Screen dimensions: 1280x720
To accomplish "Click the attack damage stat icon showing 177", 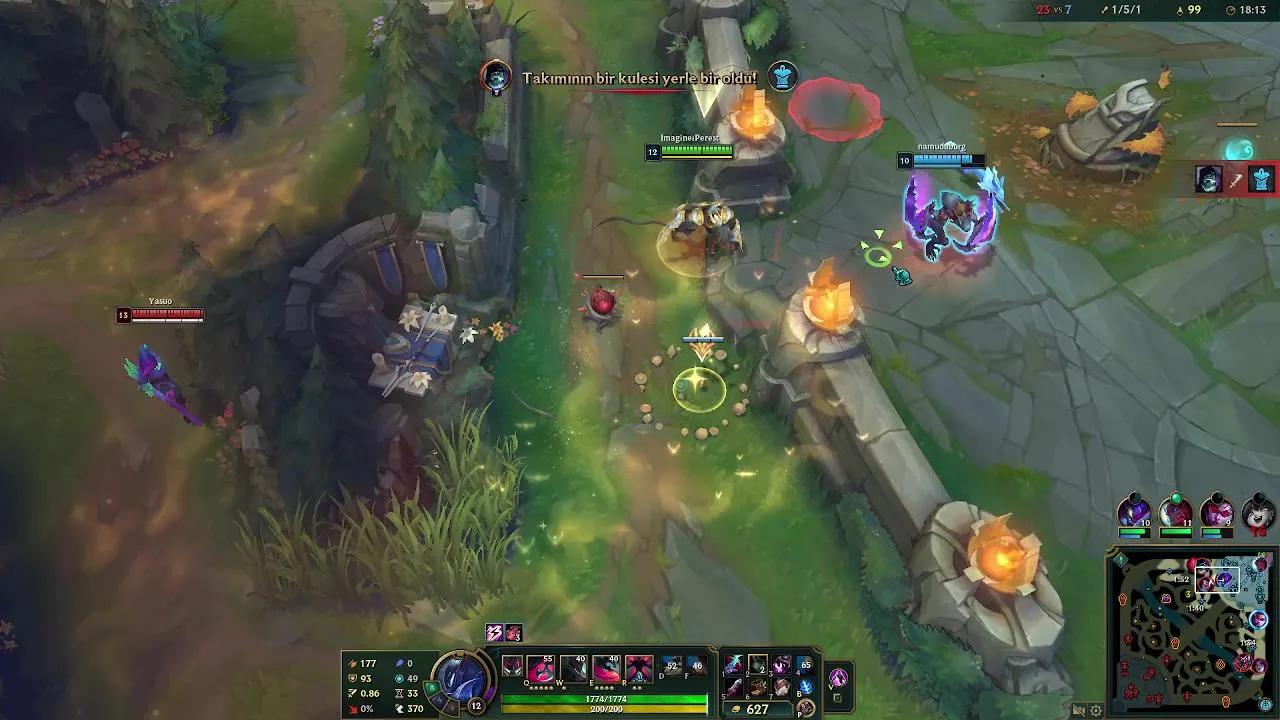I will pos(352,663).
